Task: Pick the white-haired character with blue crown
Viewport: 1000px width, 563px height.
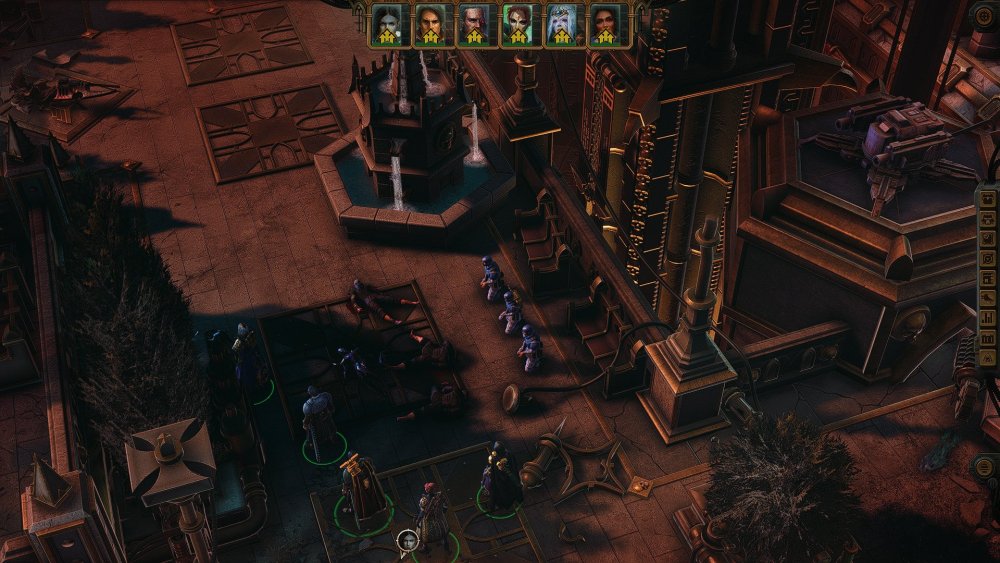Action: pos(562,23)
